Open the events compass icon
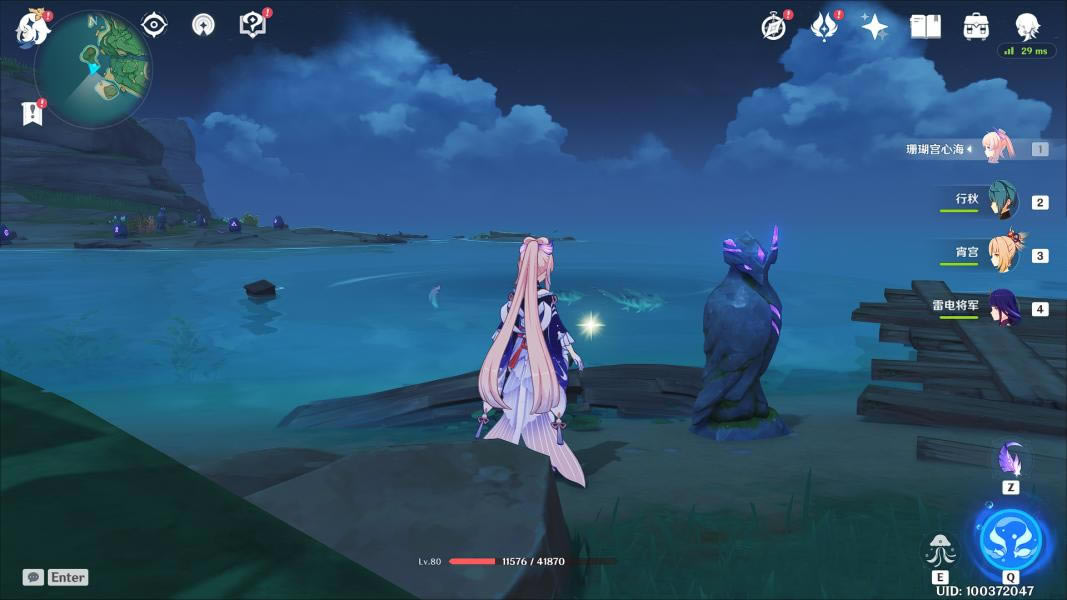This screenshot has width=1067, height=600. click(x=774, y=27)
